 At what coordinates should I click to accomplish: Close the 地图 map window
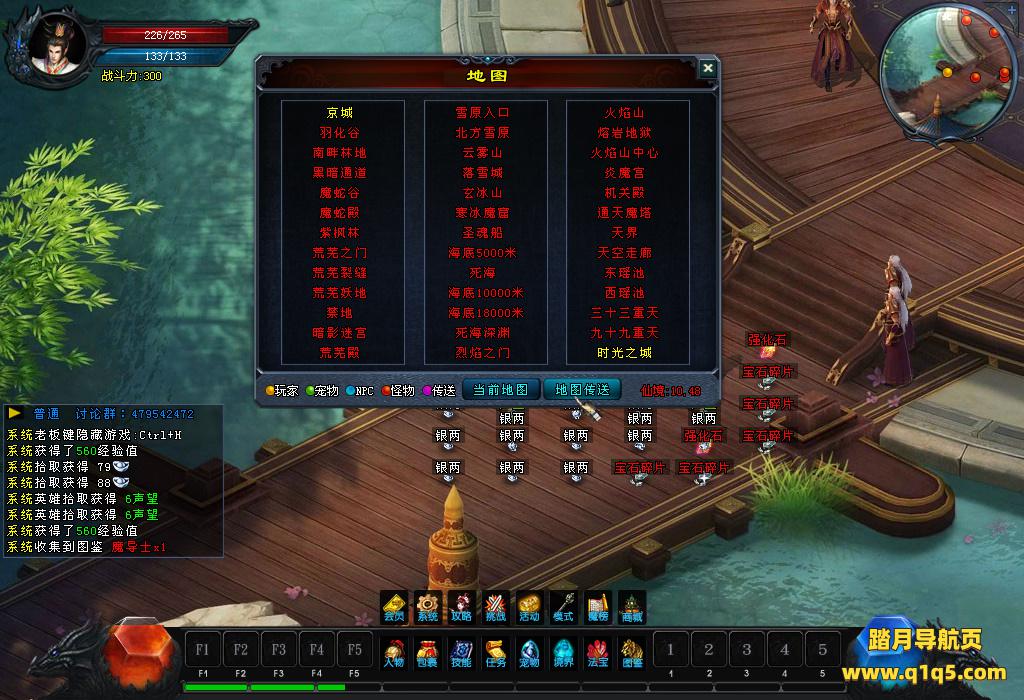pyautogui.click(x=708, y=68)
